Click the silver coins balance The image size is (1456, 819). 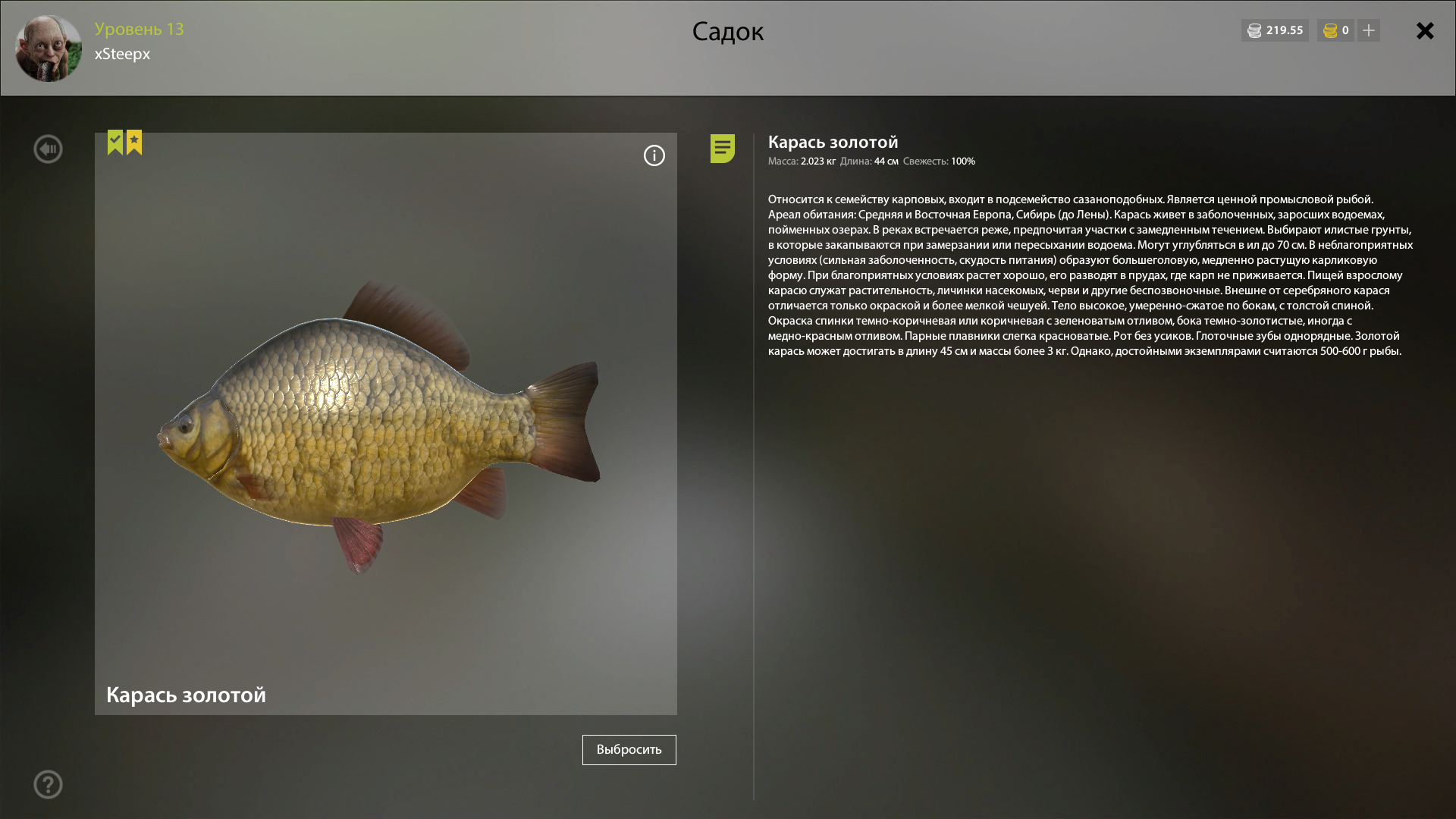pos(1275,30)
